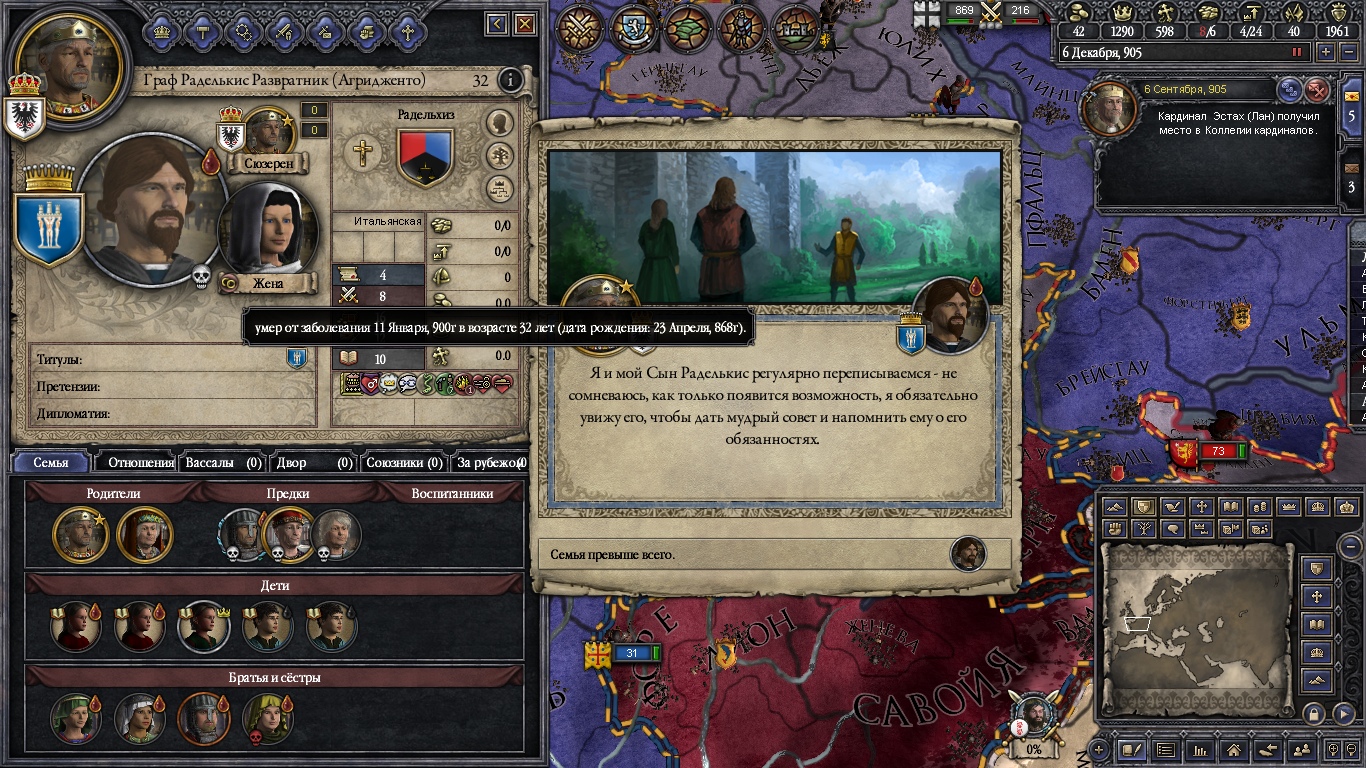Dismiss the cardinal message with the red envelope button
1366x768 pixels.
[x=1318, y=89]
